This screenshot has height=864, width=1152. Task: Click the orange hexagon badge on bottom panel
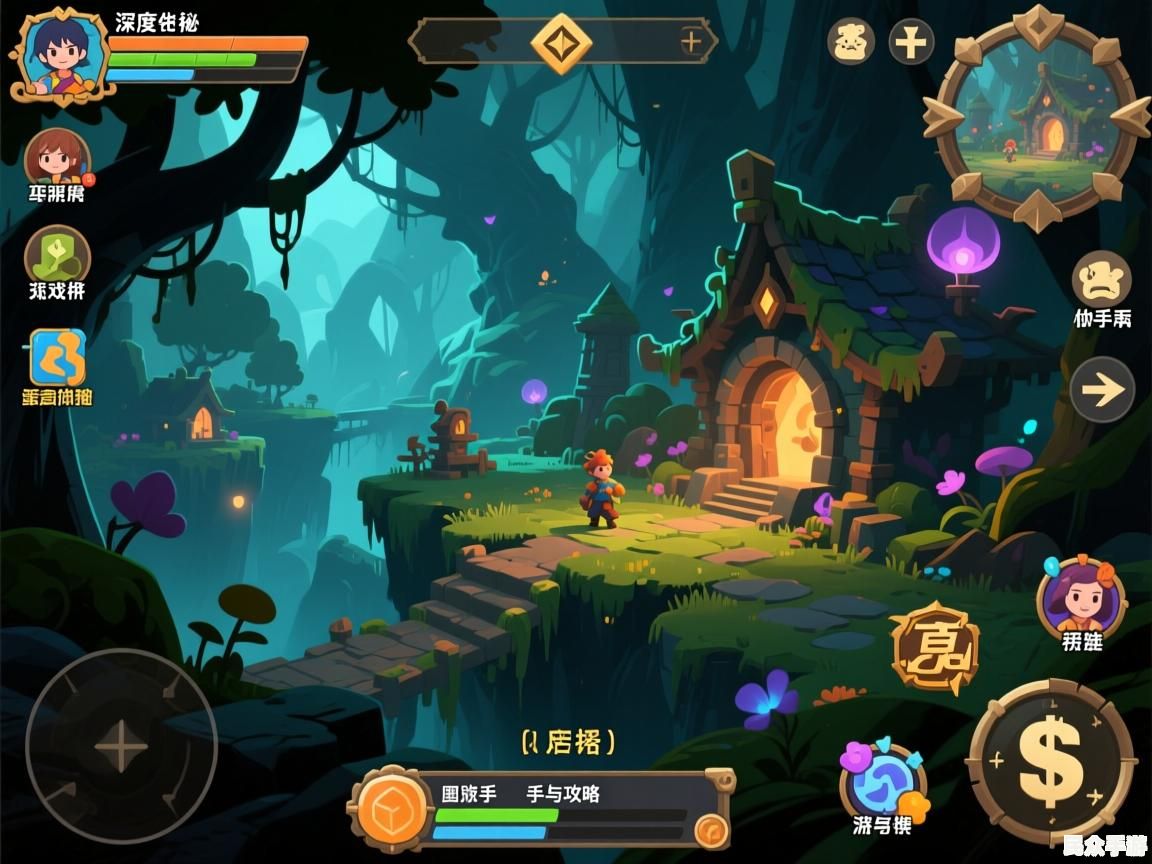(x=391, y=808)
